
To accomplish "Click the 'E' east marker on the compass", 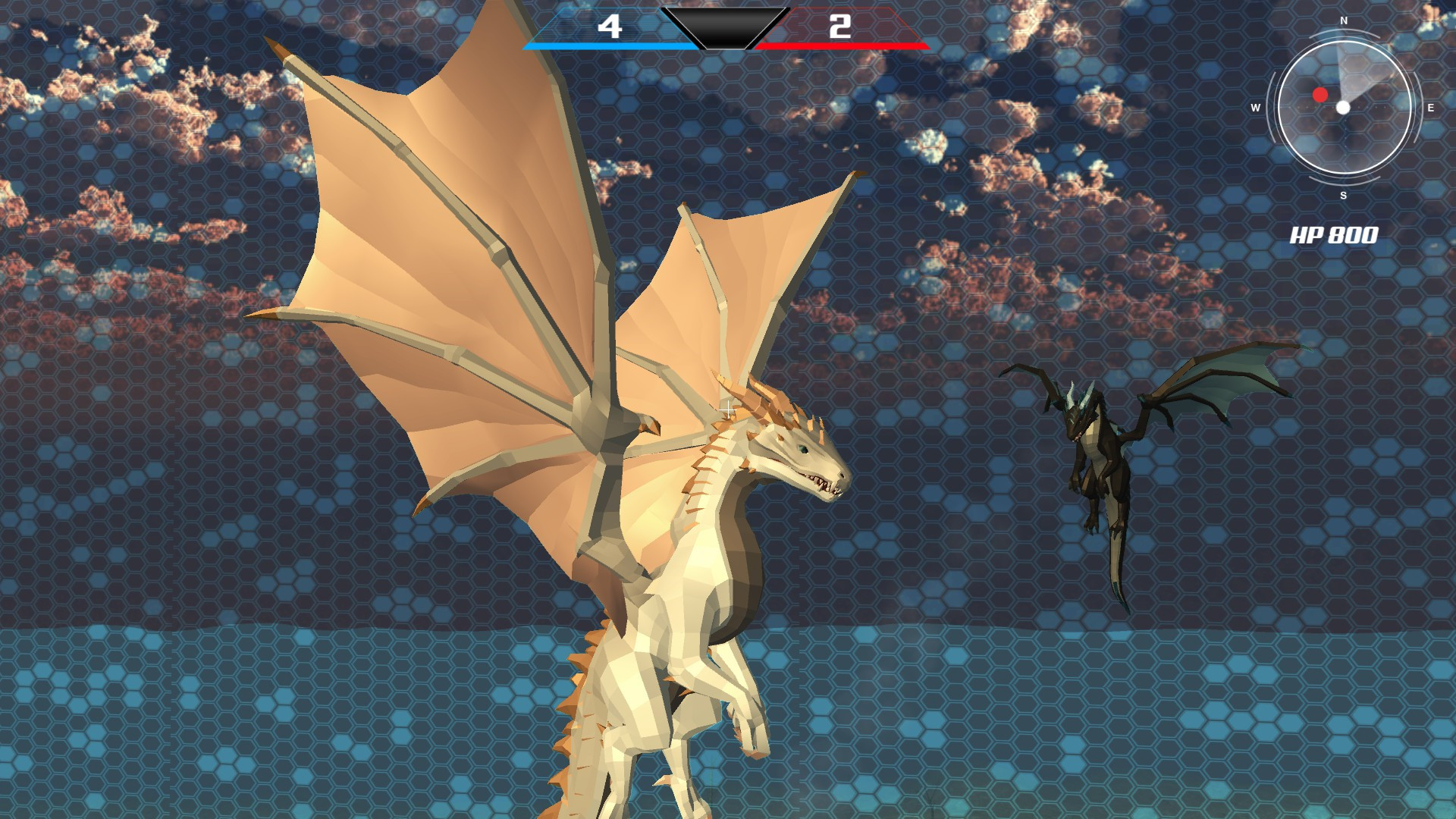I will tap(1431, 108).
